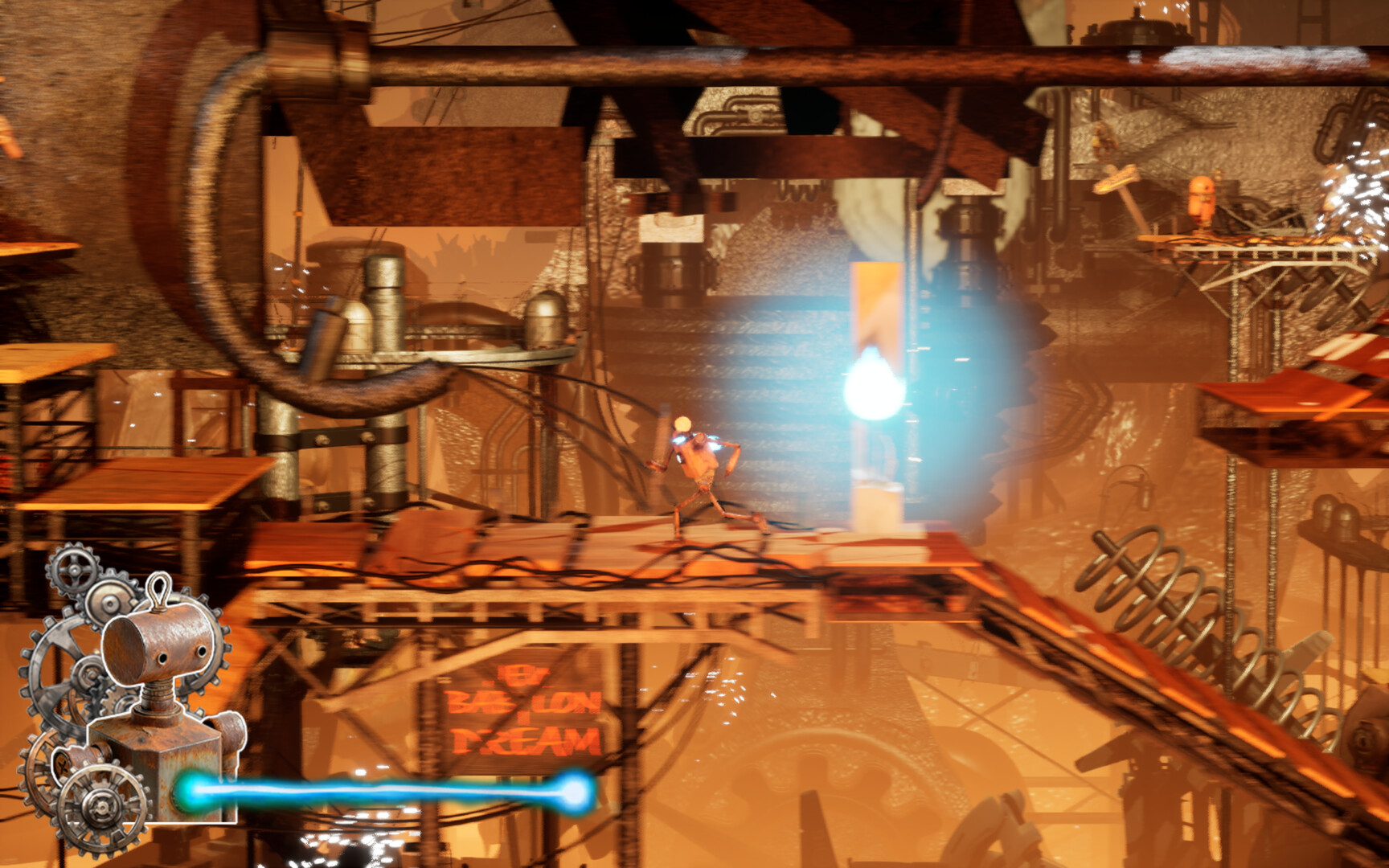Click the robot portrait's hanging loop antenna
This screenshot has width=1389, height=868.
[x=158, y=592]
